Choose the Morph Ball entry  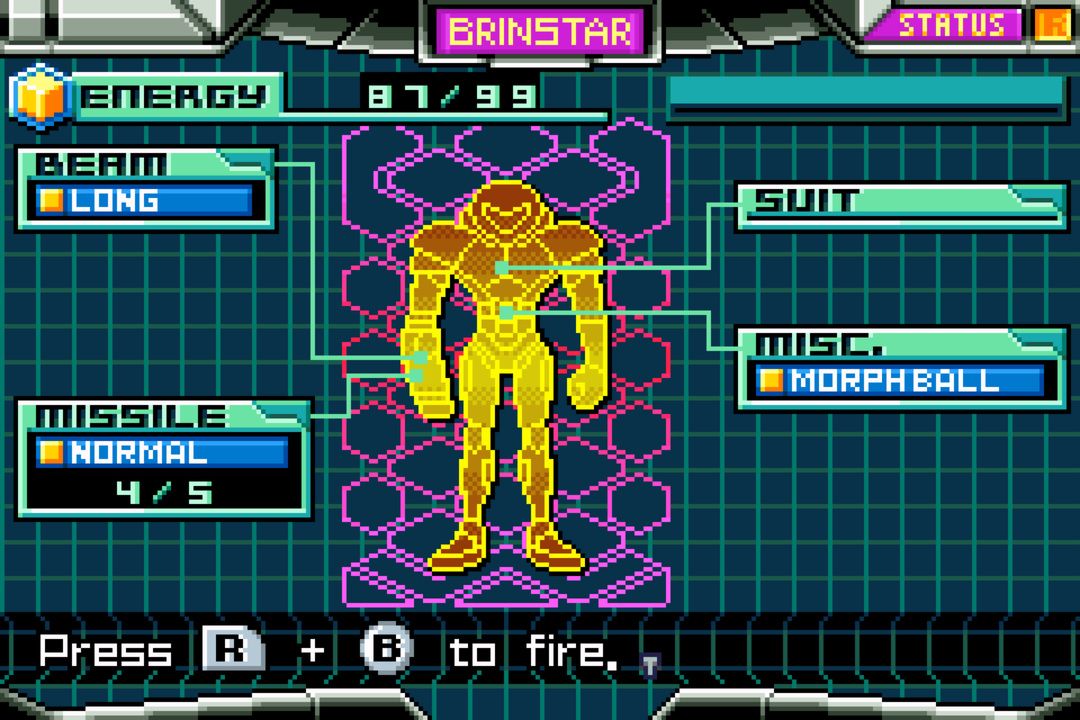click(897, 381)
